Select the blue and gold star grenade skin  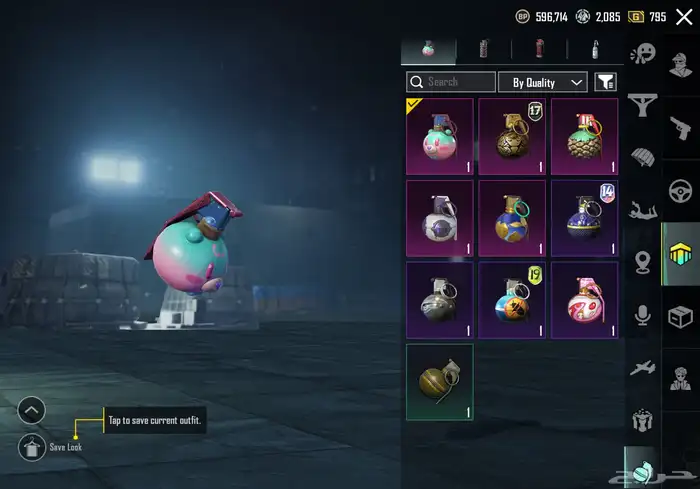click(512, 218)
